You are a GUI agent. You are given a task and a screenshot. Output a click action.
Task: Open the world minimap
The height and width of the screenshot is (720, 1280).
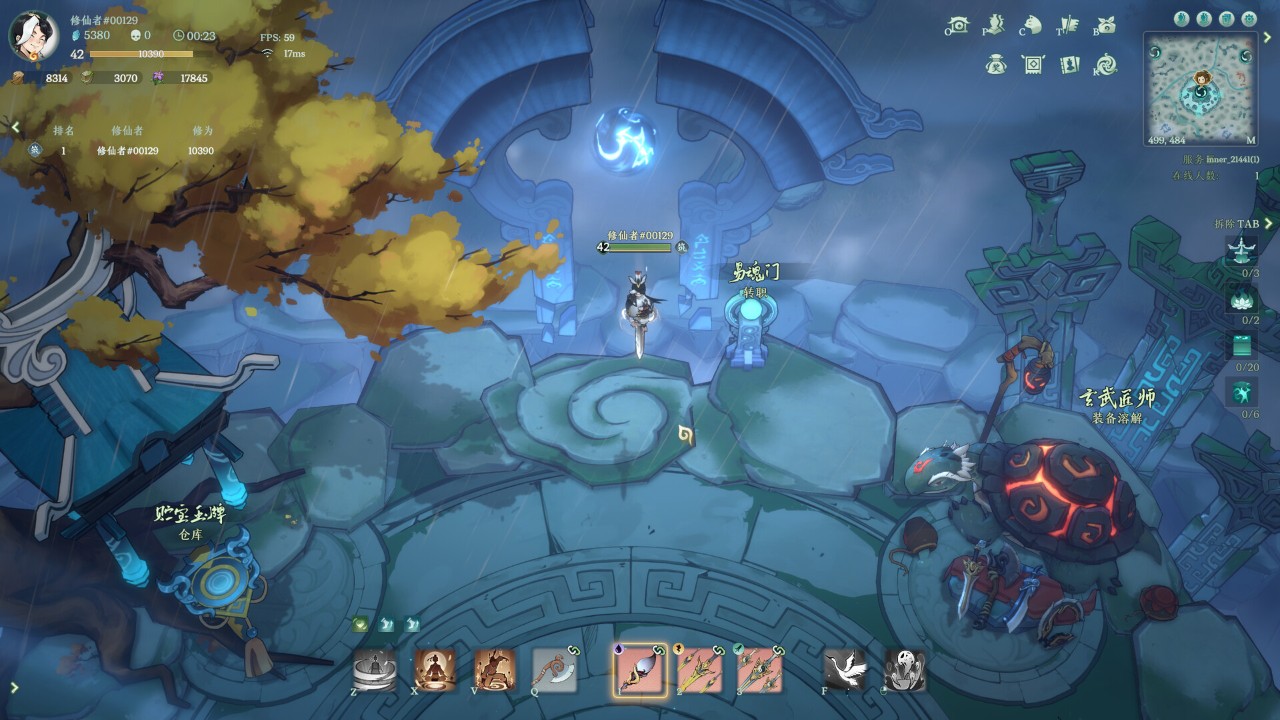click(x=1200, y=88)
